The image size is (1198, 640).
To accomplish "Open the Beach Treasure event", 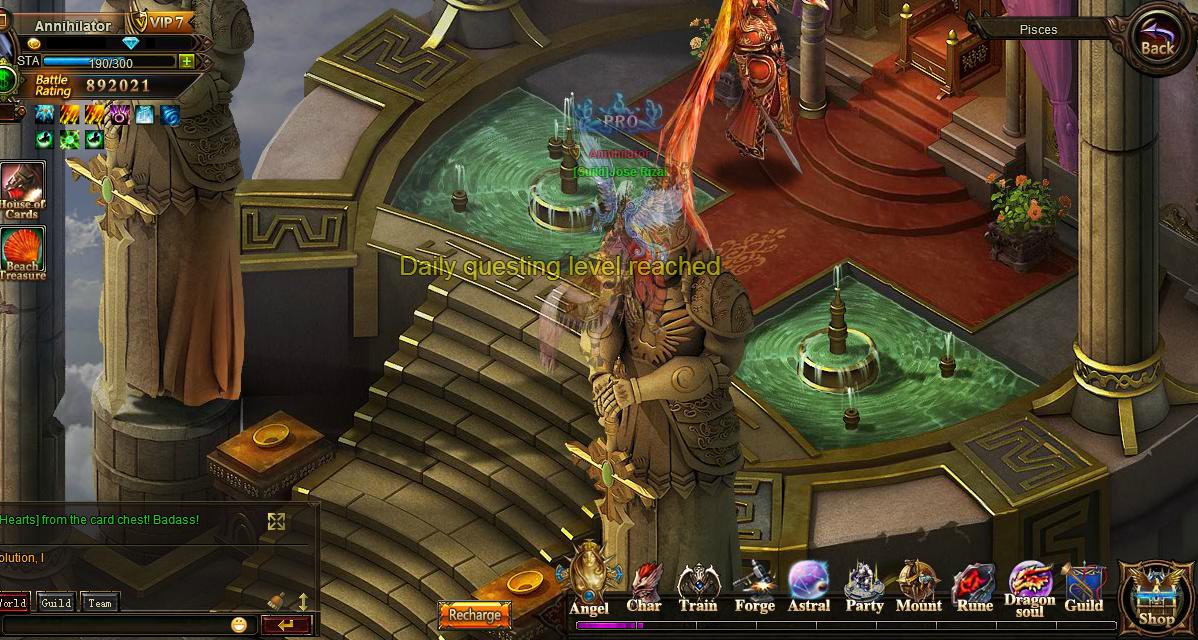I will [x=22, y=254].
